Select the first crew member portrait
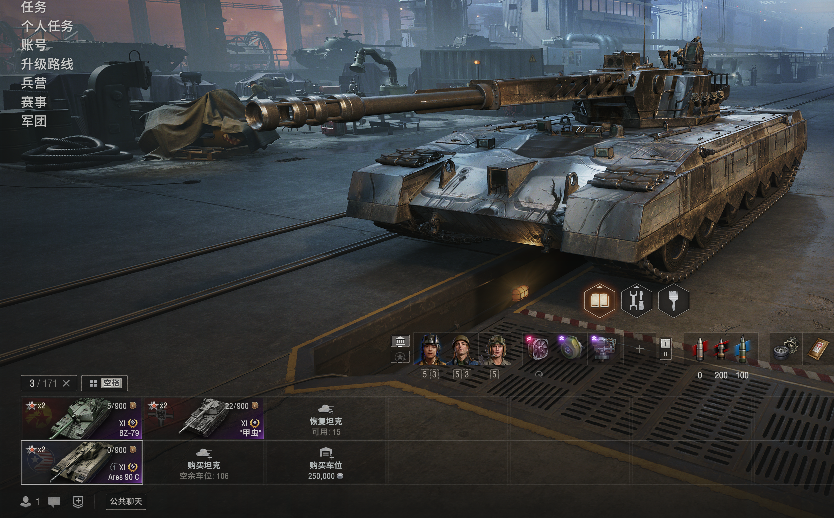Viewport: 834px width, 518px height. [431, 349]
